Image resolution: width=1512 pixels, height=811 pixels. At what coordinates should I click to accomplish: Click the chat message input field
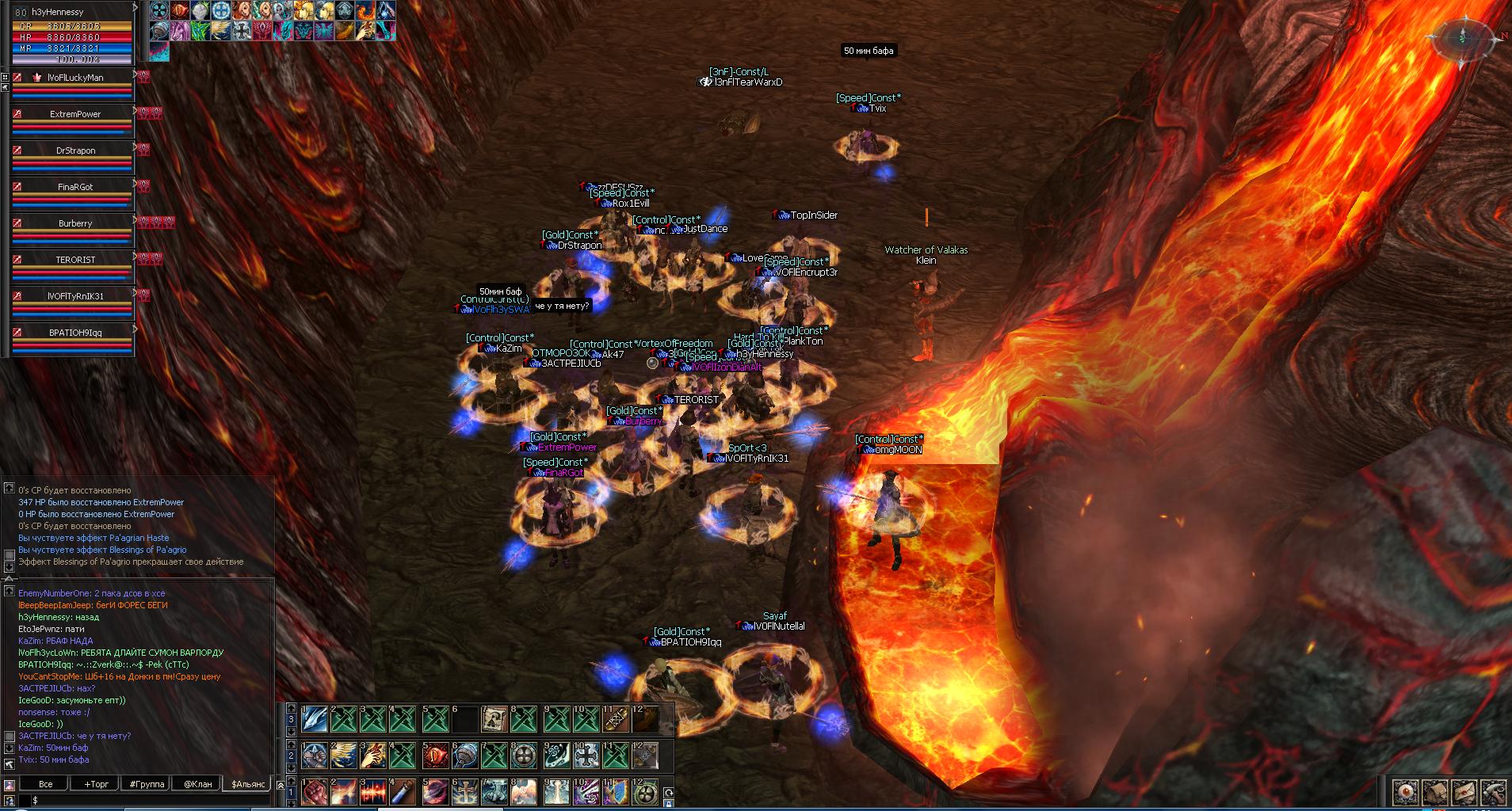click(x=151, y=801)
